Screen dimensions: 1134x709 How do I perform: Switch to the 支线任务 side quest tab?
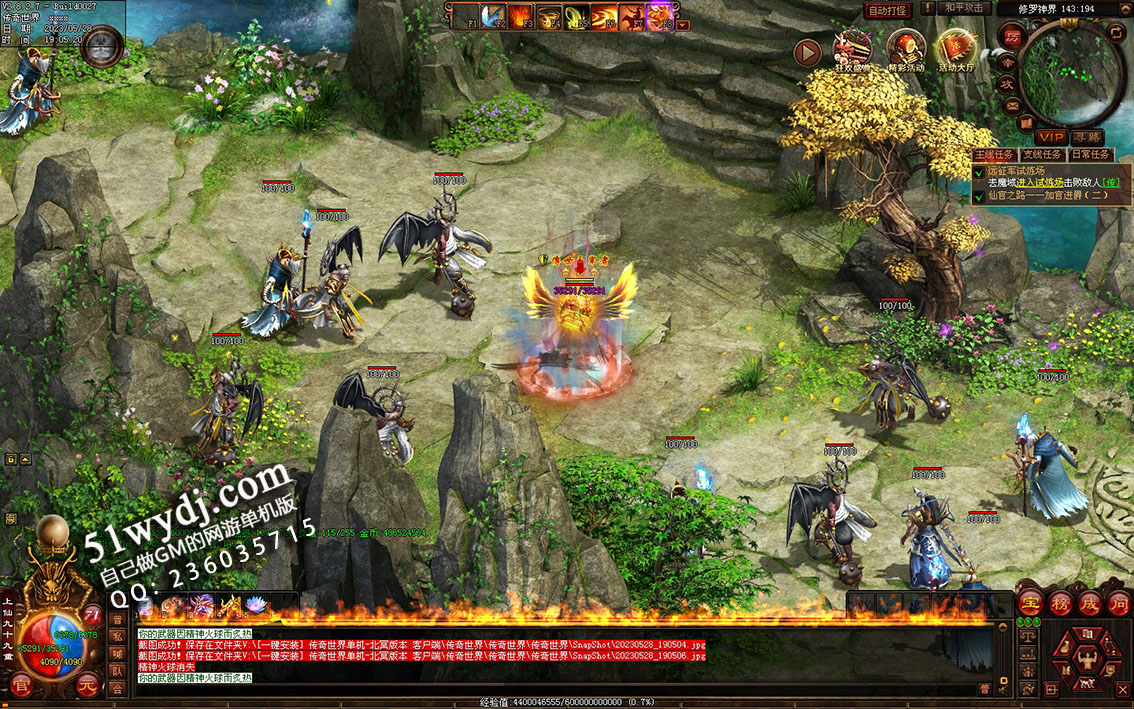1042,155
